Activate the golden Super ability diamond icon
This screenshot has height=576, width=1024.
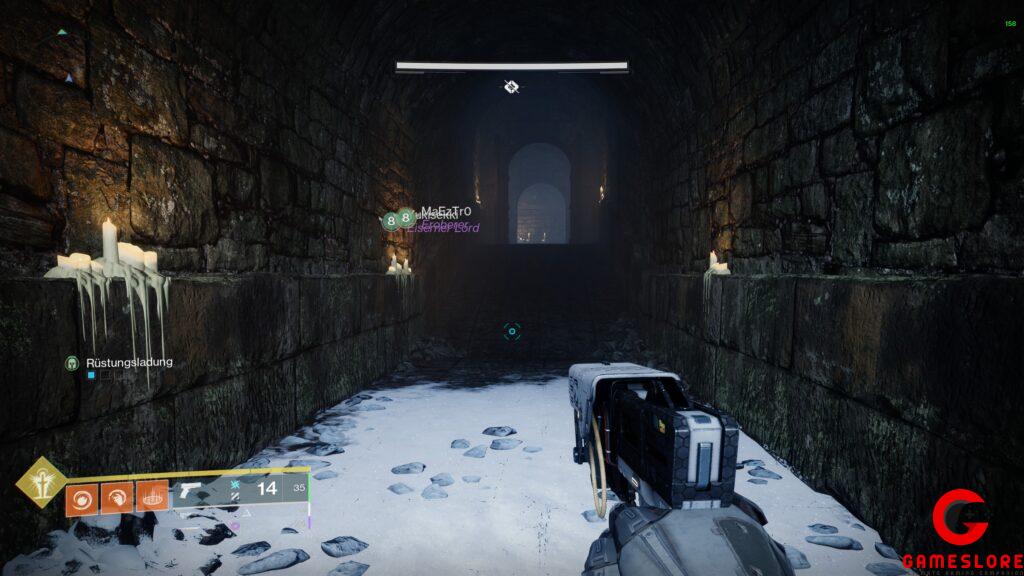pyautogui.click(x=41, y=482)
